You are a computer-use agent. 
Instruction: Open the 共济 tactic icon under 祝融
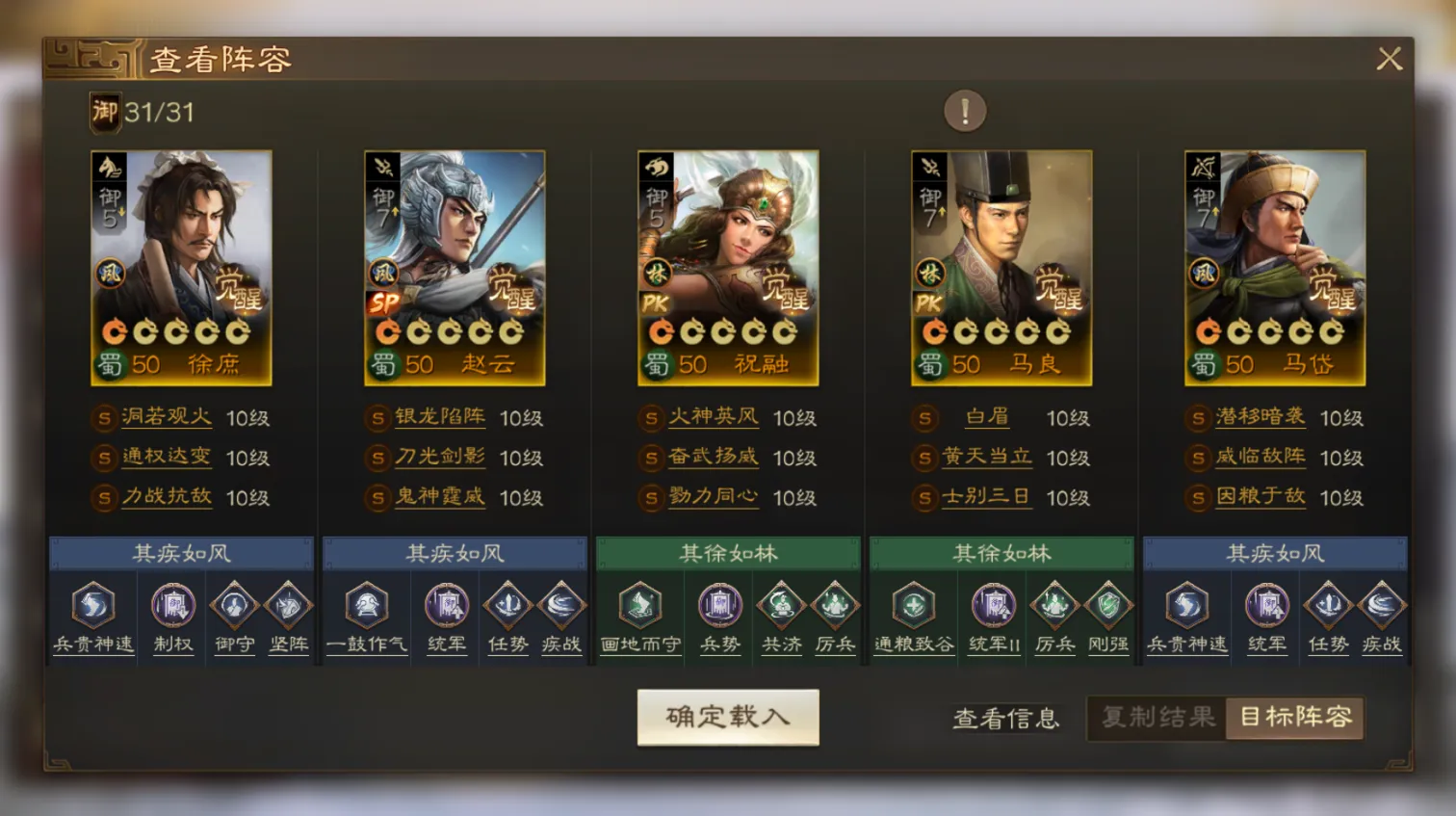pyautogui.click(x=782, y=607)
